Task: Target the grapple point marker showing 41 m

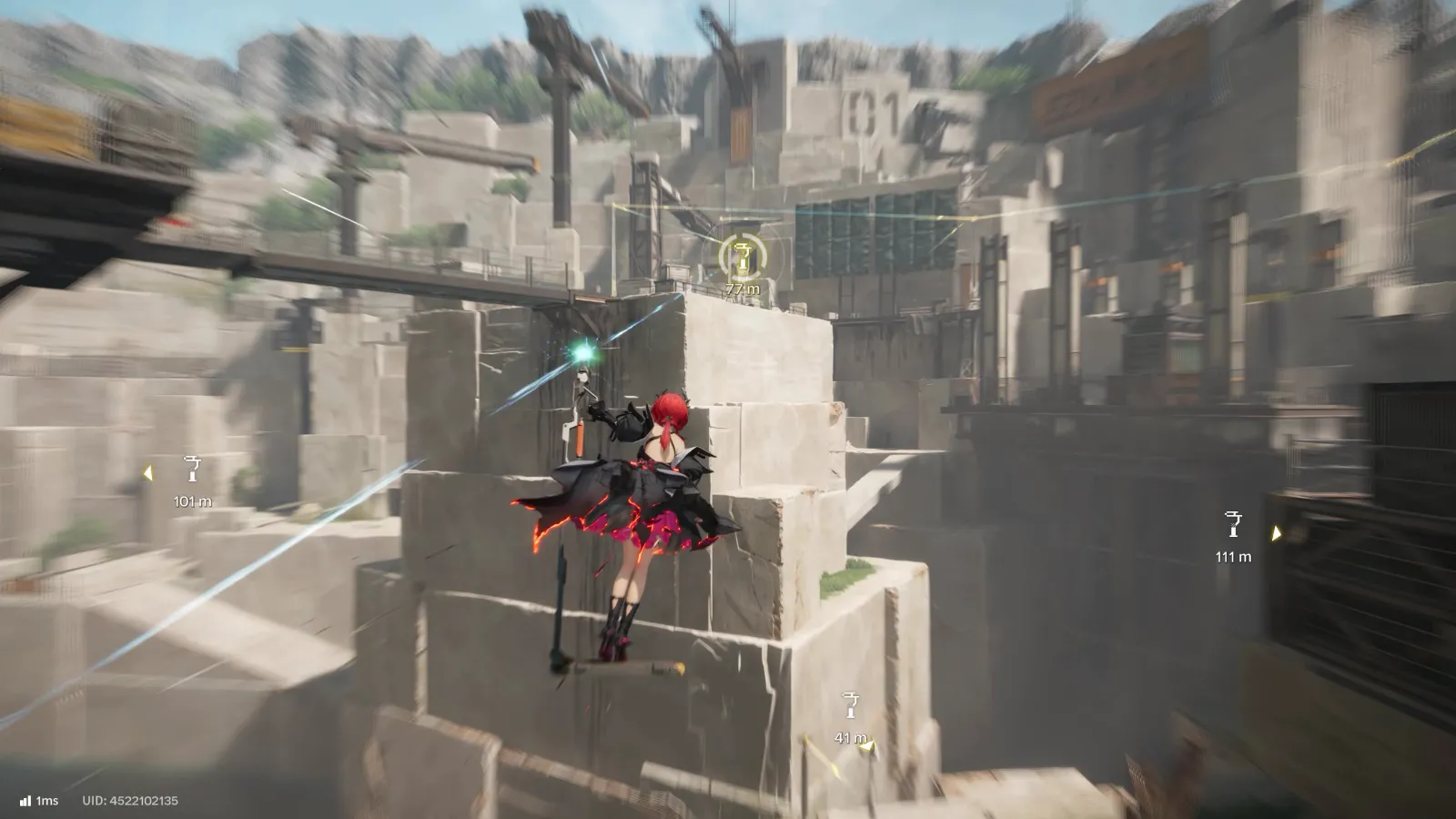Action: [x=851, y=706]
